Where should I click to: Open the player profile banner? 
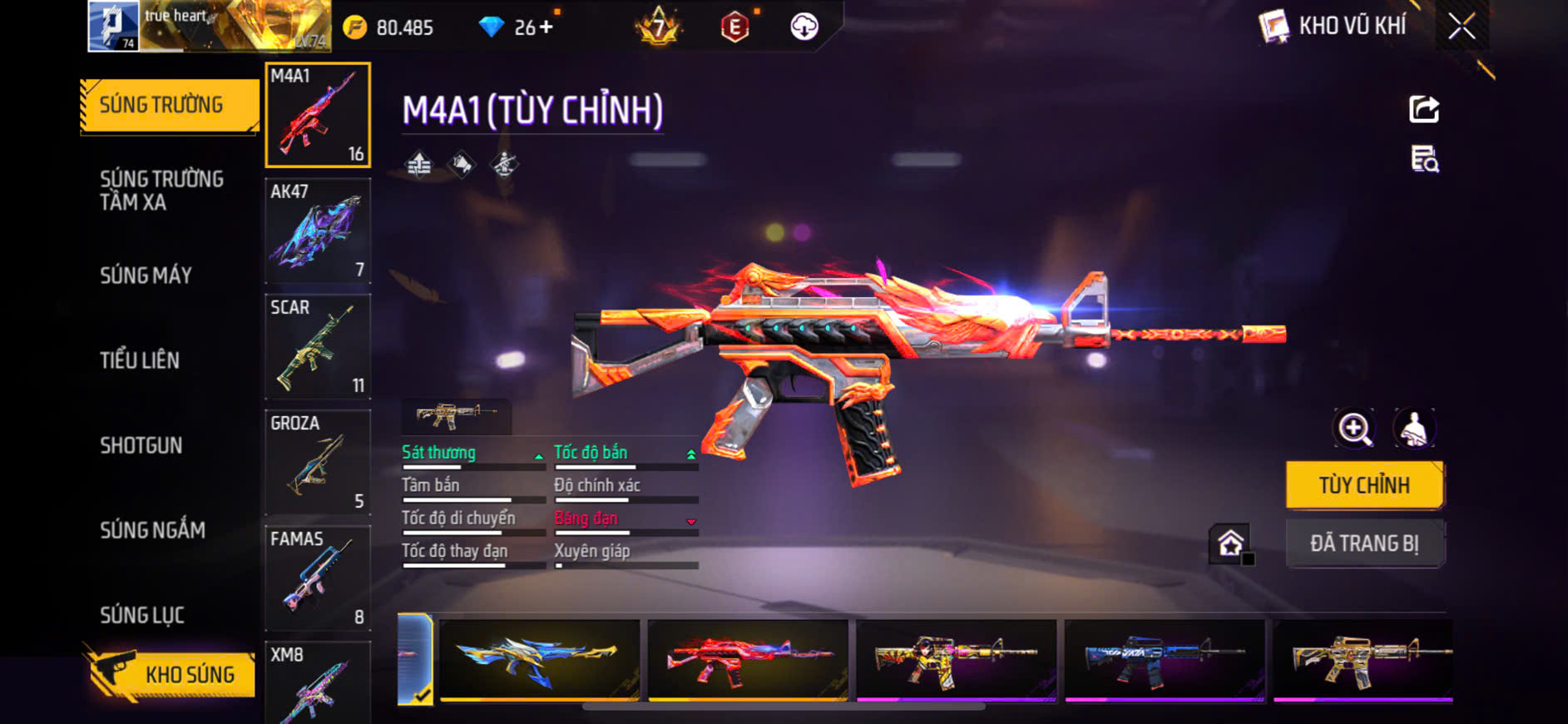(208, 27)
